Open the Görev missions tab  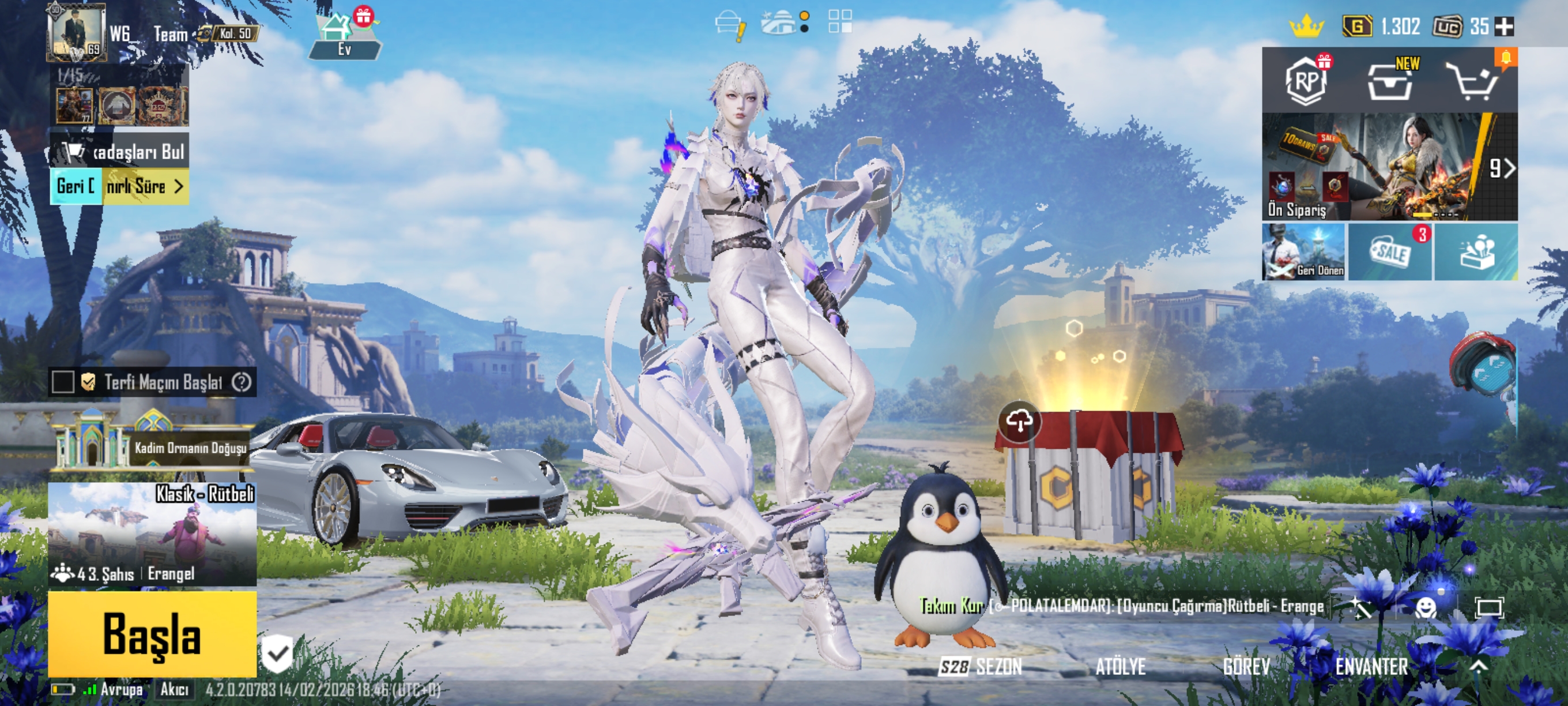[x=1246, y=666]
